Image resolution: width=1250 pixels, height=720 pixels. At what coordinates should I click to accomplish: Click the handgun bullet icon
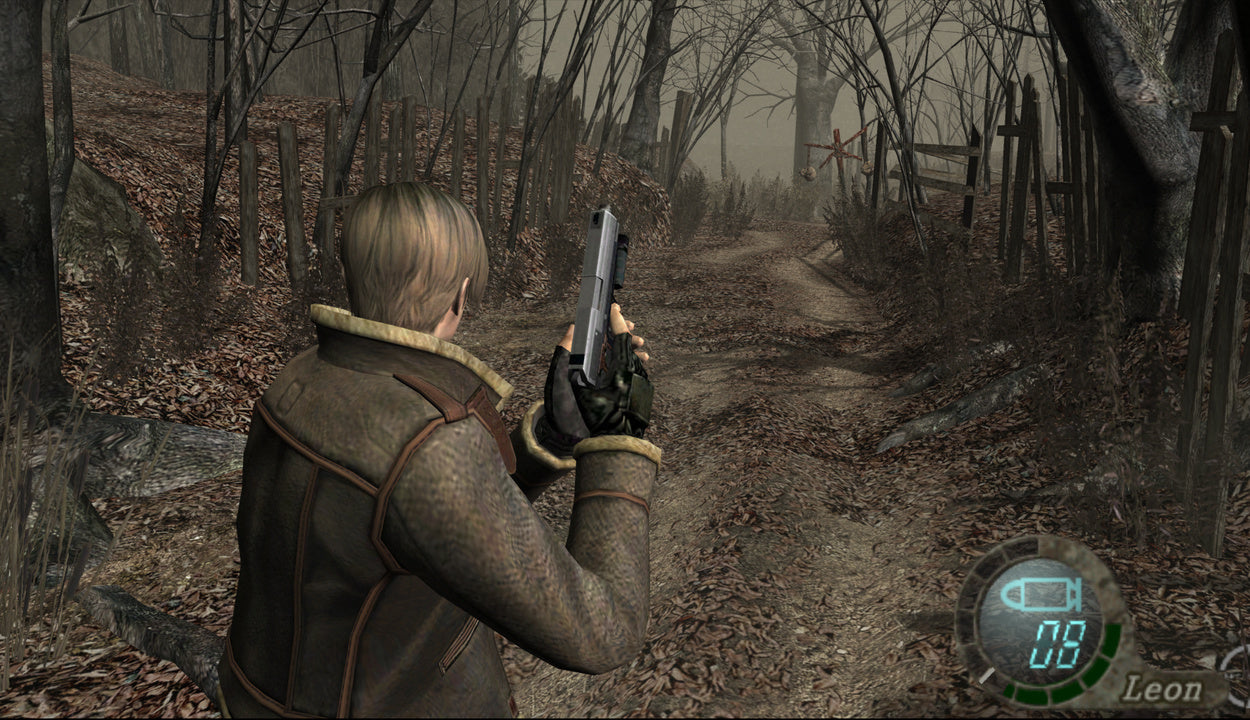point(1040,595)
